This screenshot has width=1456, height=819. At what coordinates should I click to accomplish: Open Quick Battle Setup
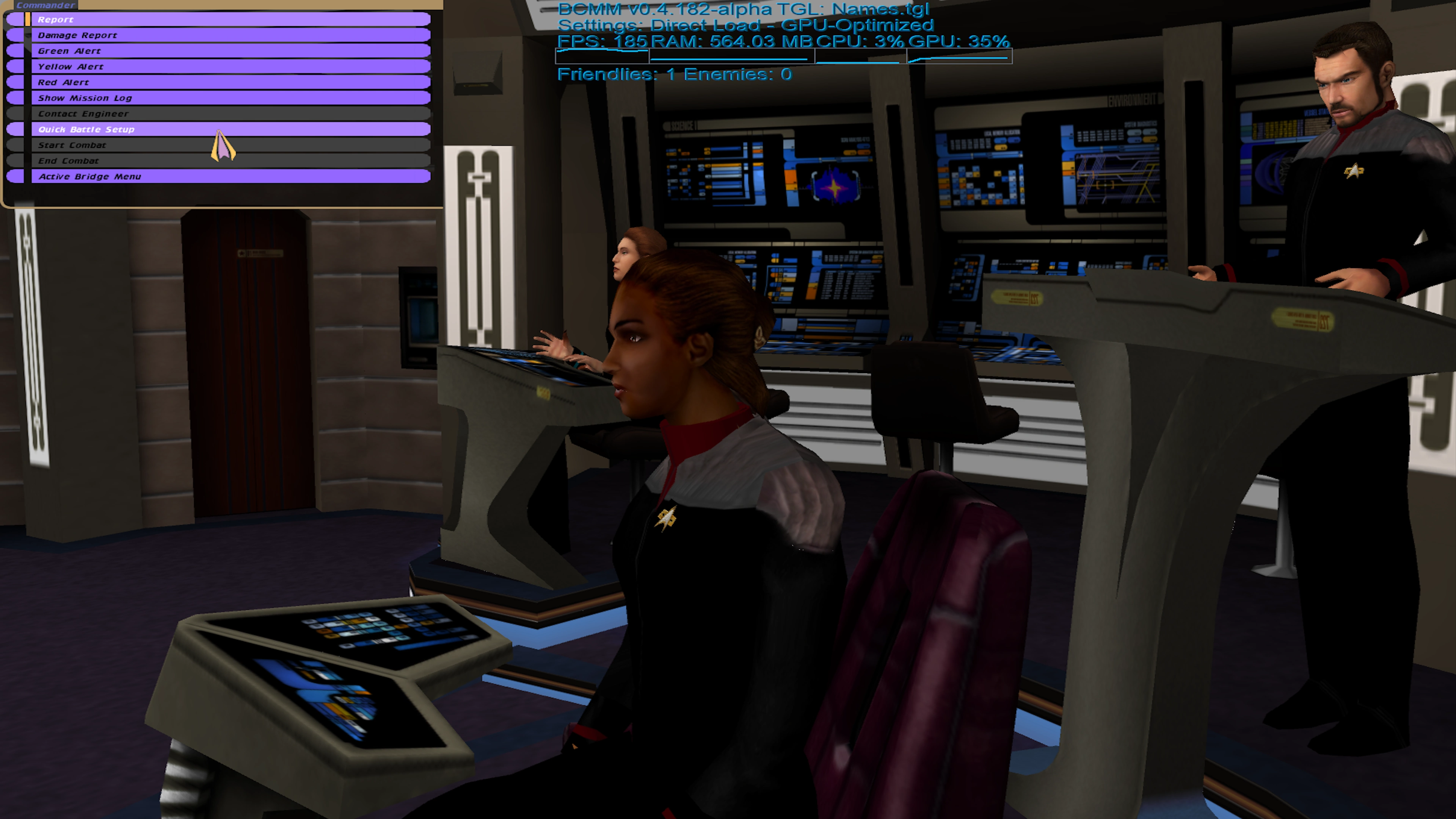click(x=226, y=129)
